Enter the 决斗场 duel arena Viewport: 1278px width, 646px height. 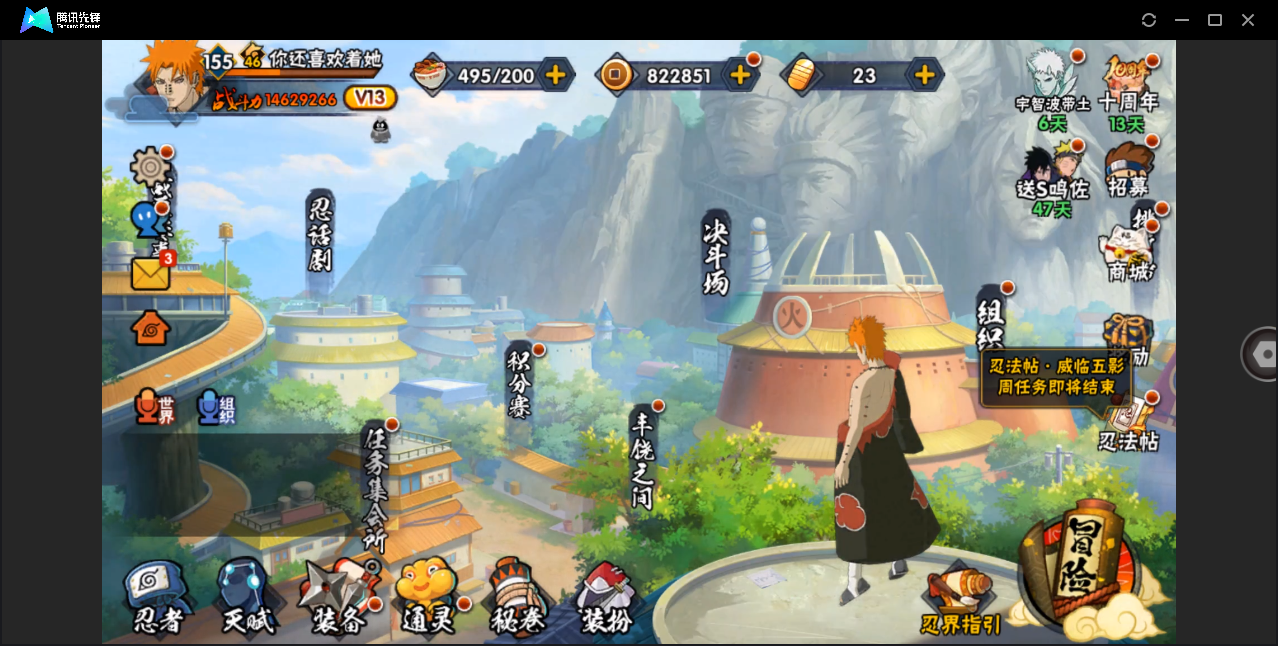(x=716, y=255)
